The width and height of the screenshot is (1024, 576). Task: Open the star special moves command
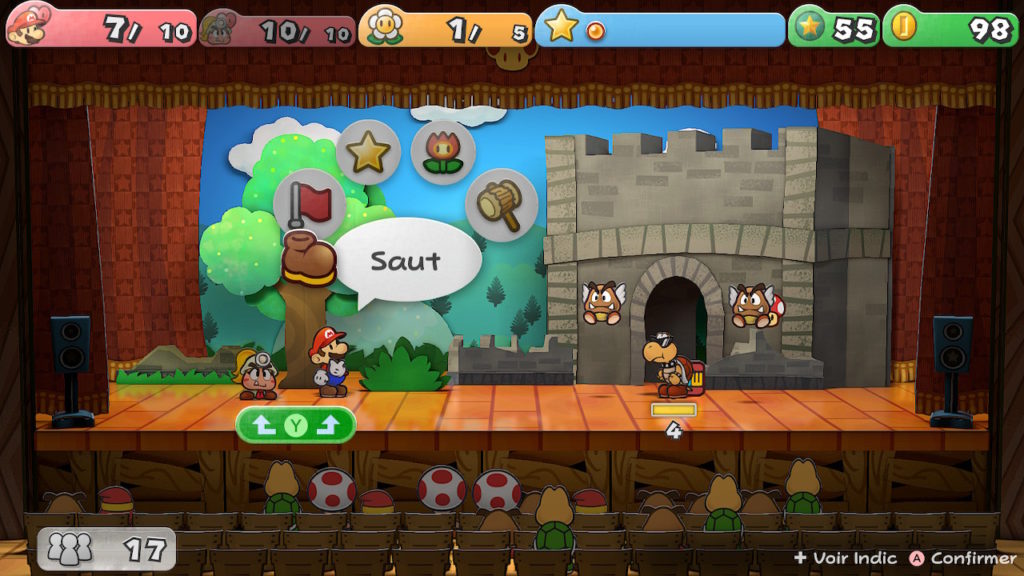point(368,152)
